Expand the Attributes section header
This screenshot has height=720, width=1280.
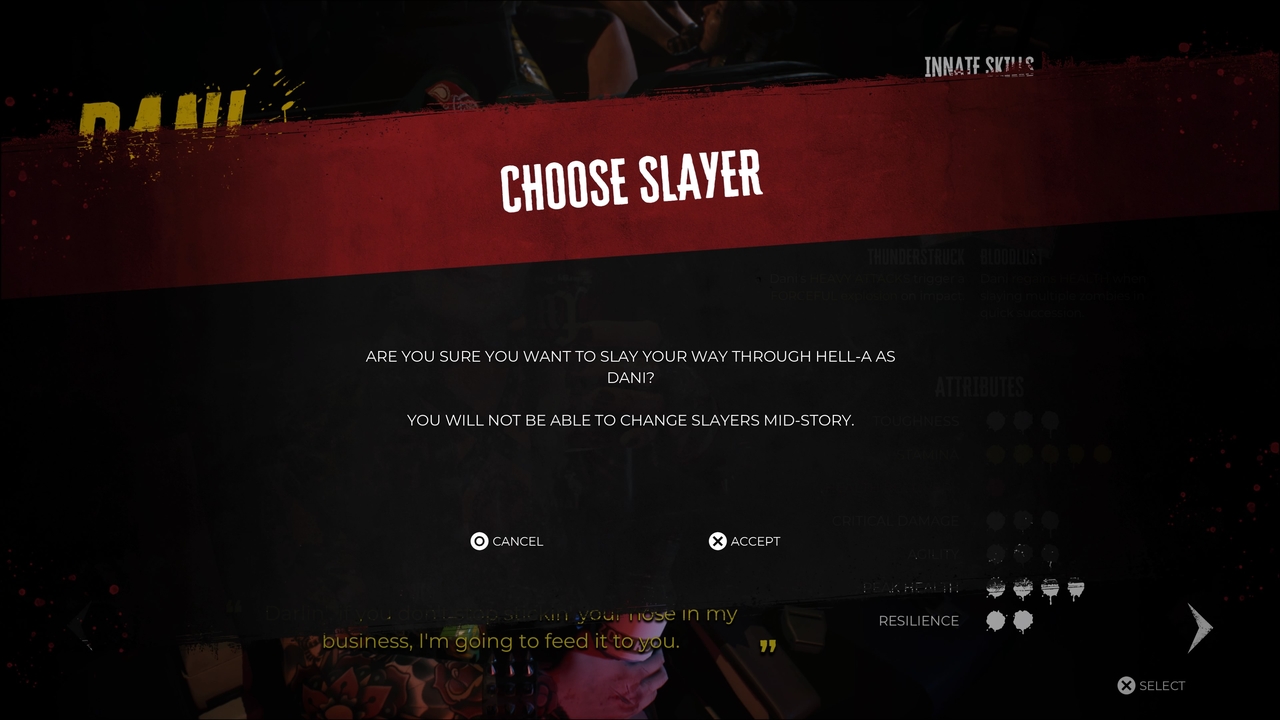[x=980, y=387]
